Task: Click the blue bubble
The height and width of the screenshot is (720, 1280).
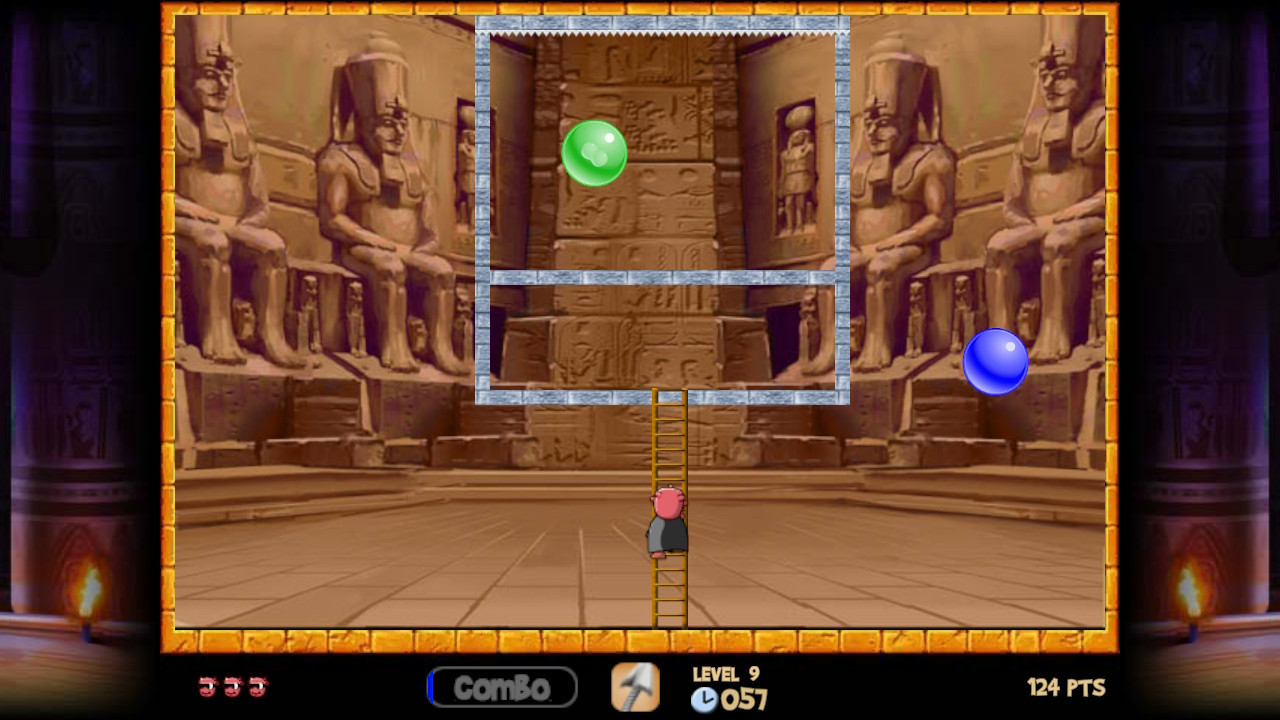Action: (x=996, y=362)
